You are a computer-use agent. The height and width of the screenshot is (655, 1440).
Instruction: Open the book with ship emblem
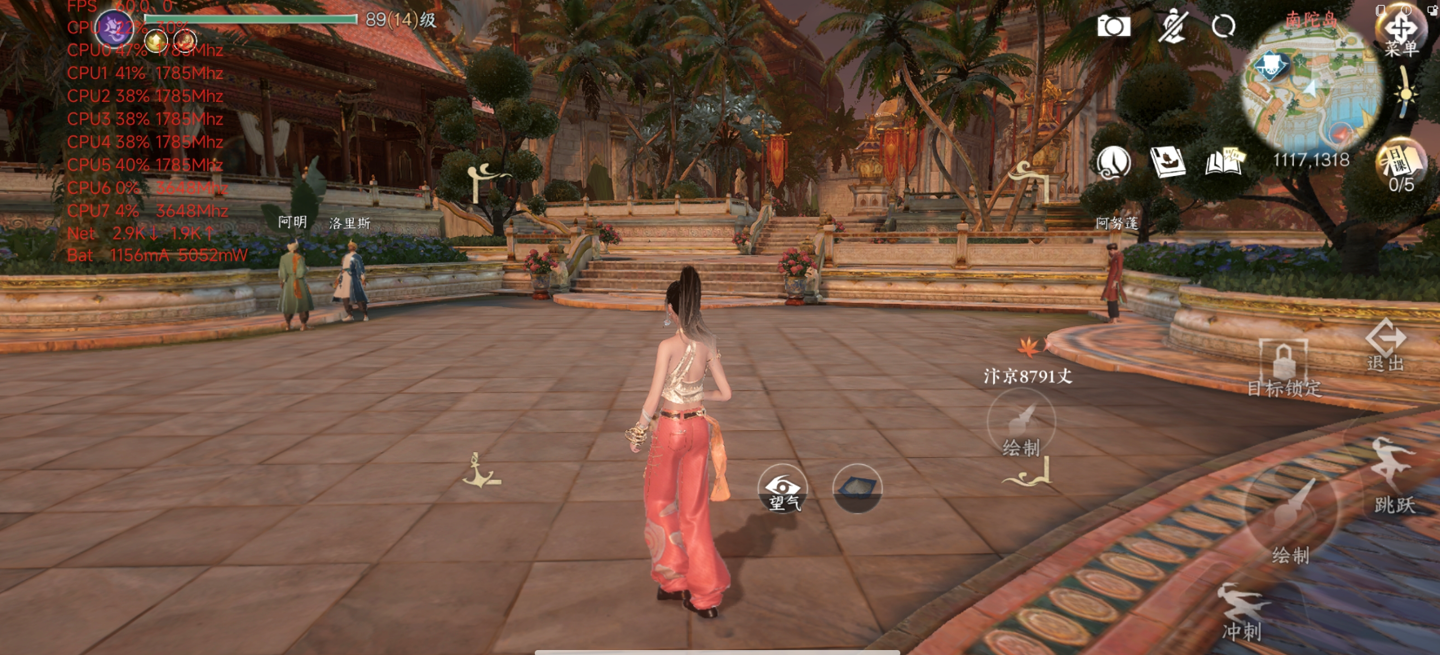point(1167,162)
